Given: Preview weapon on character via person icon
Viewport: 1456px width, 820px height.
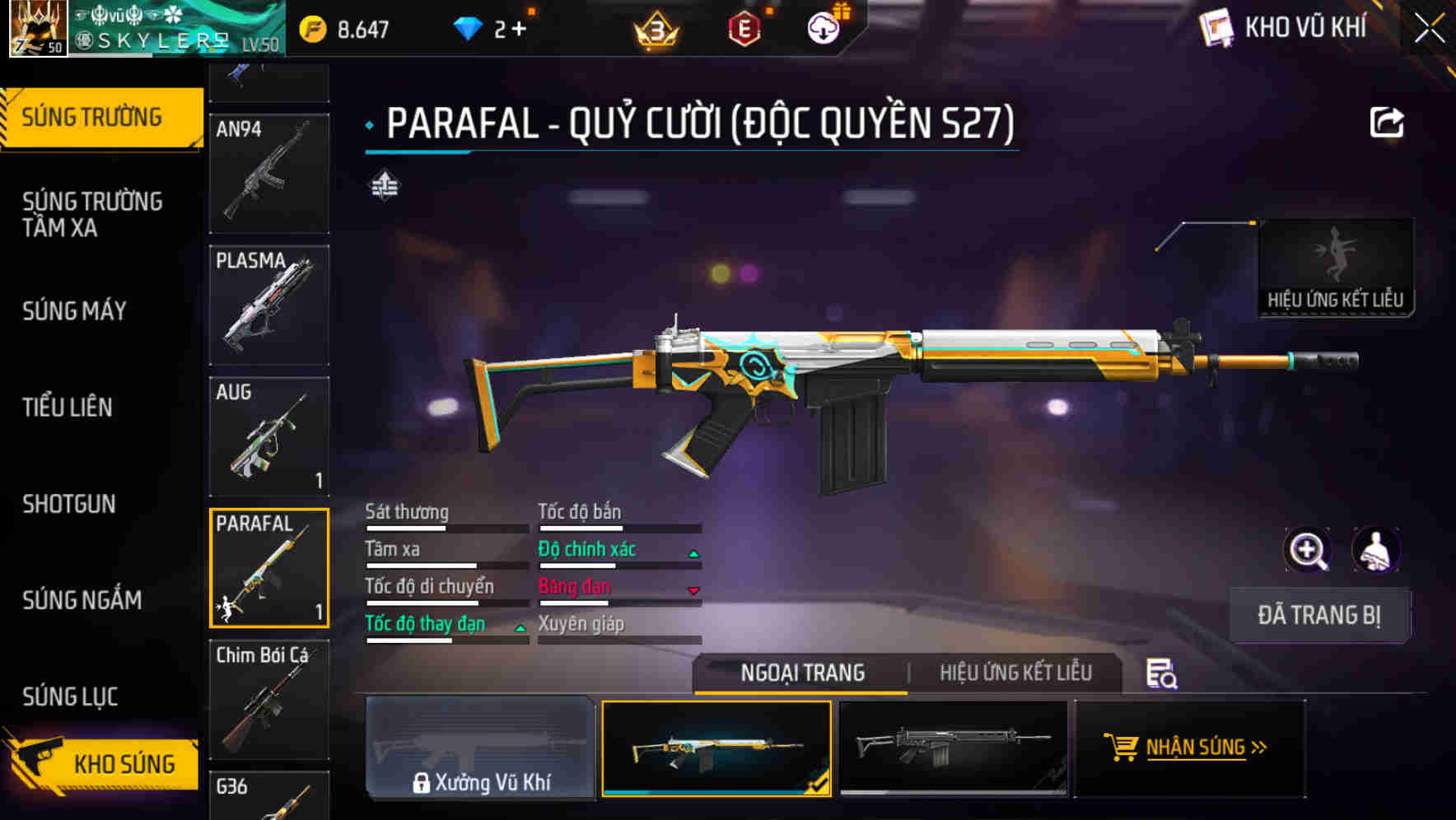Looking at the screenshot, I should click(x=1374, y=550).
